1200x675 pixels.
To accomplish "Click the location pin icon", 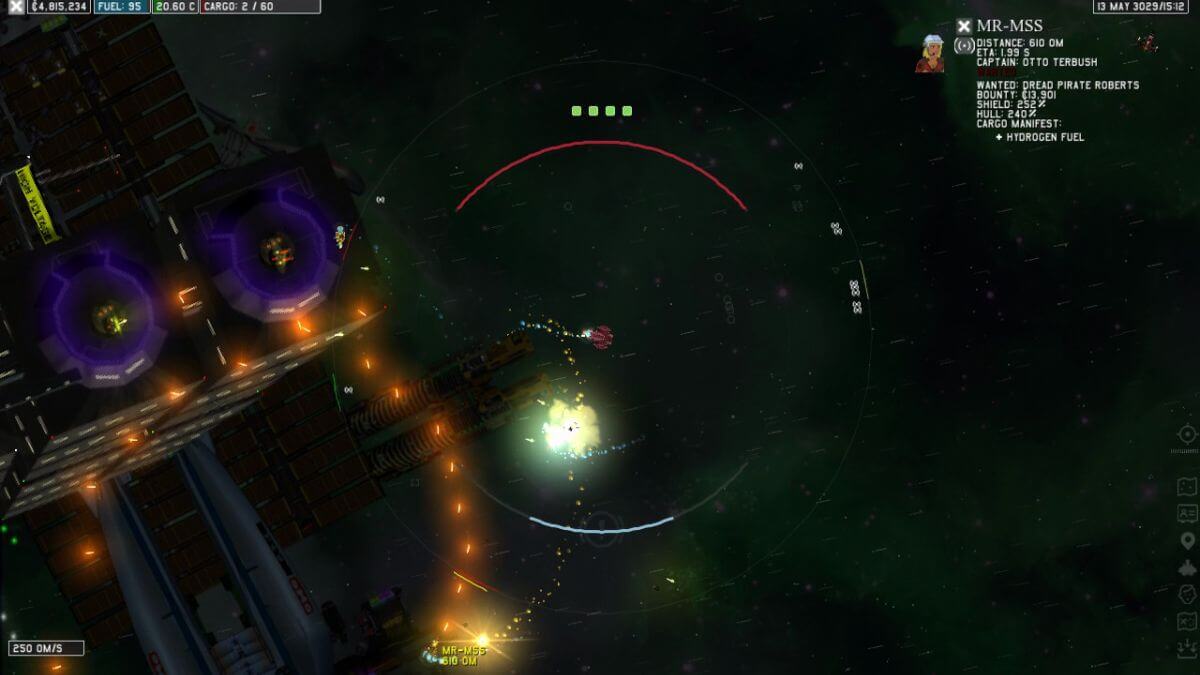I will [1187, 540].
